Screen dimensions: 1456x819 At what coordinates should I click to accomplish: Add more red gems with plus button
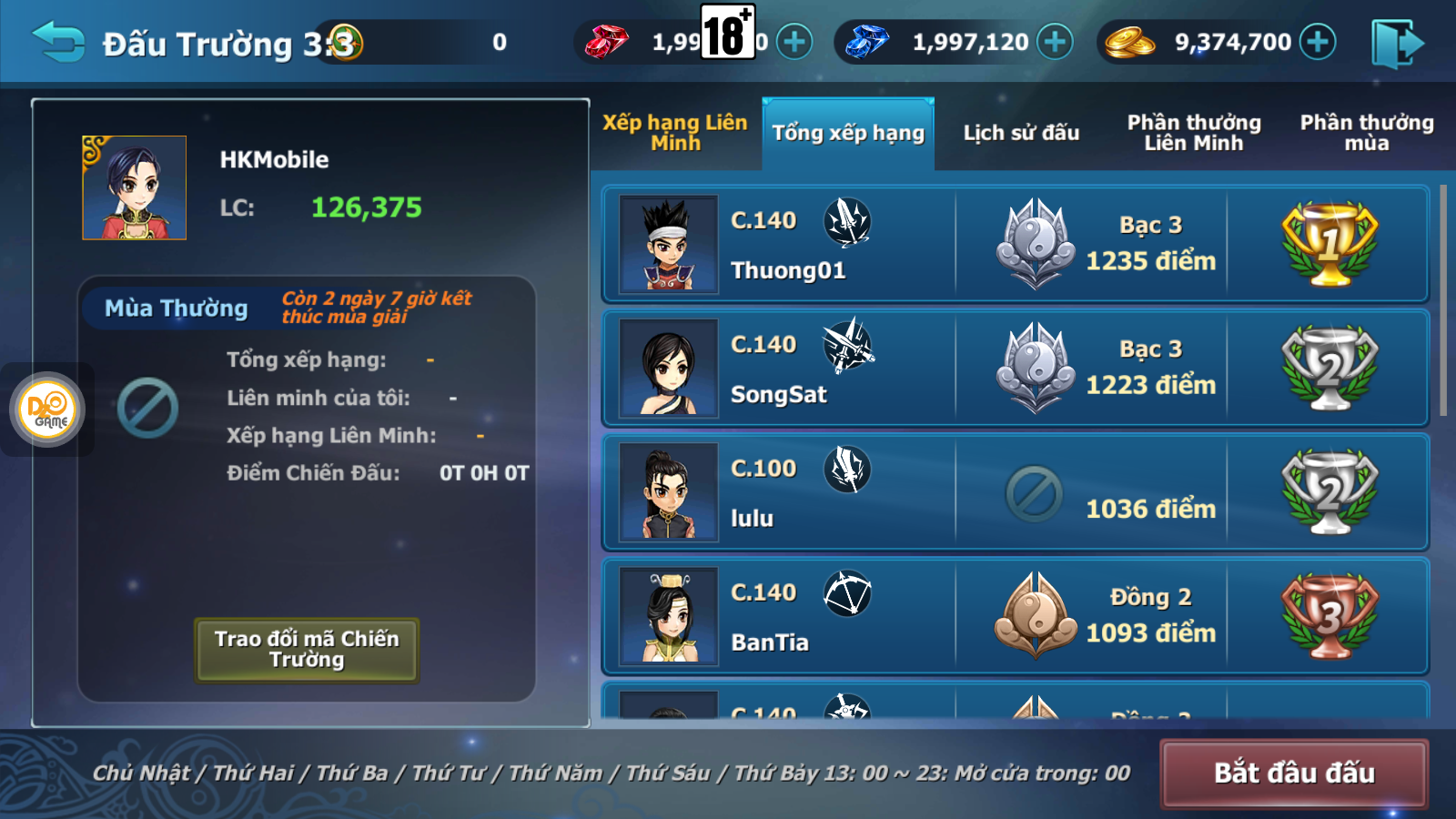tap(794, 42)
